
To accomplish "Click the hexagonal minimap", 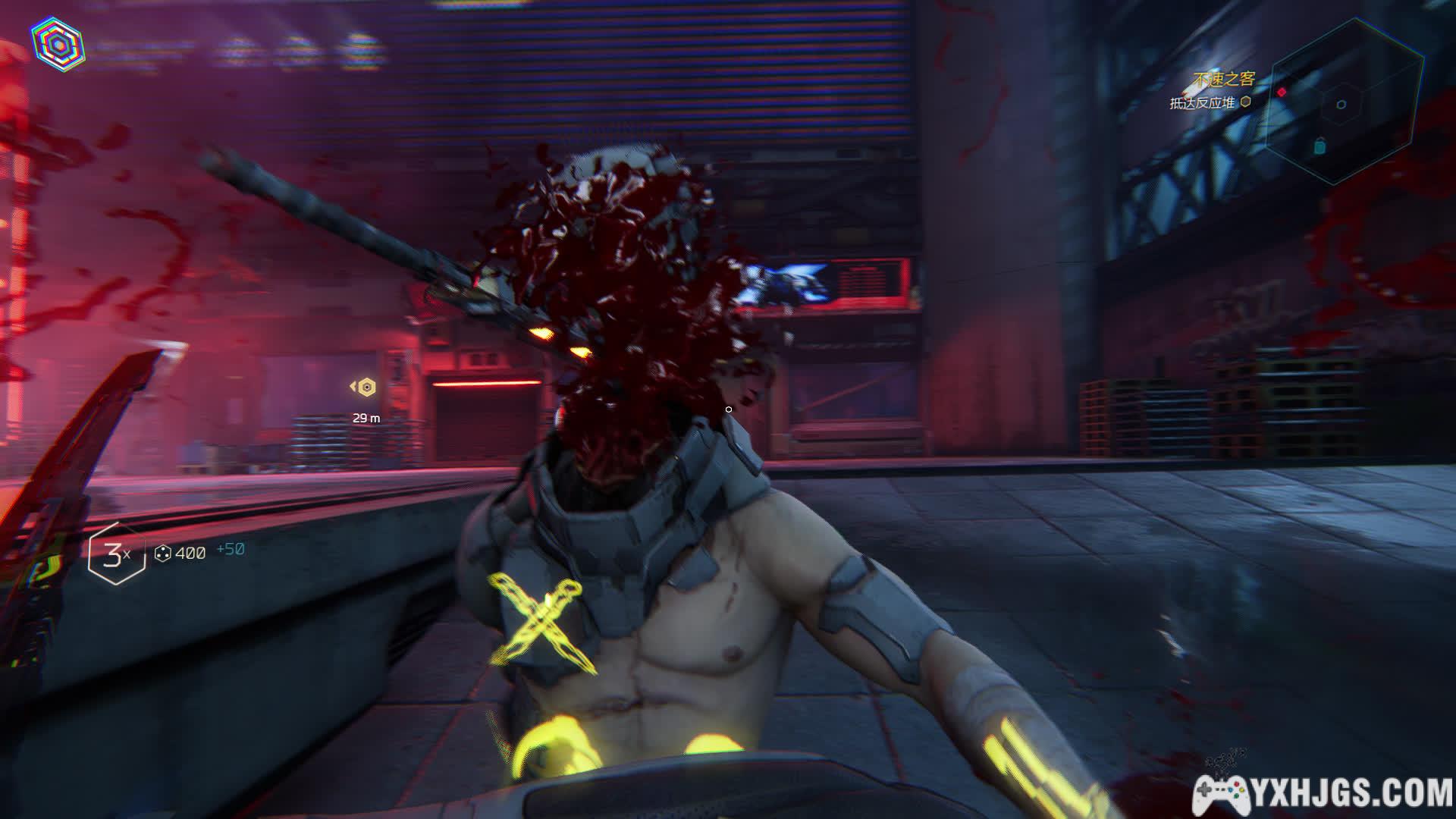I will [x=1342, y=104].
